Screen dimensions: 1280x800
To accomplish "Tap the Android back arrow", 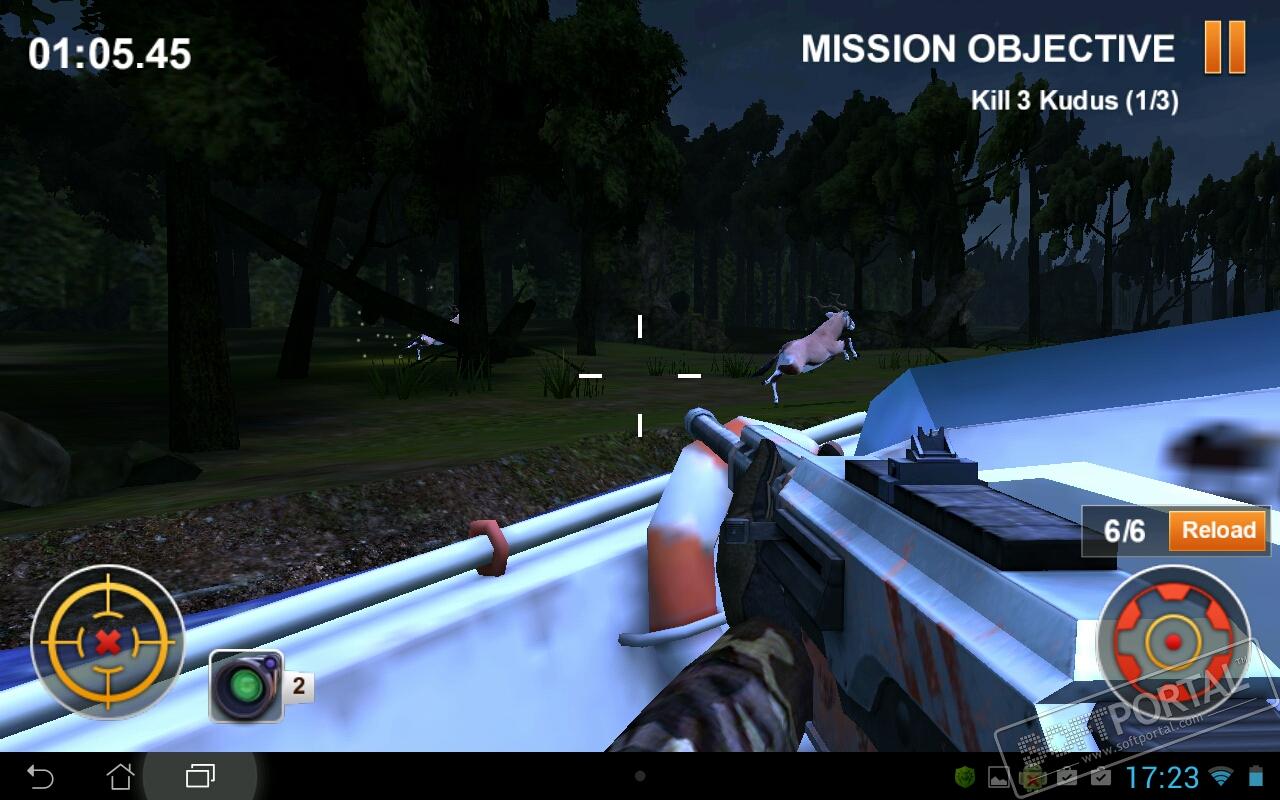I will pyautogui.click(x=40, y=776).
